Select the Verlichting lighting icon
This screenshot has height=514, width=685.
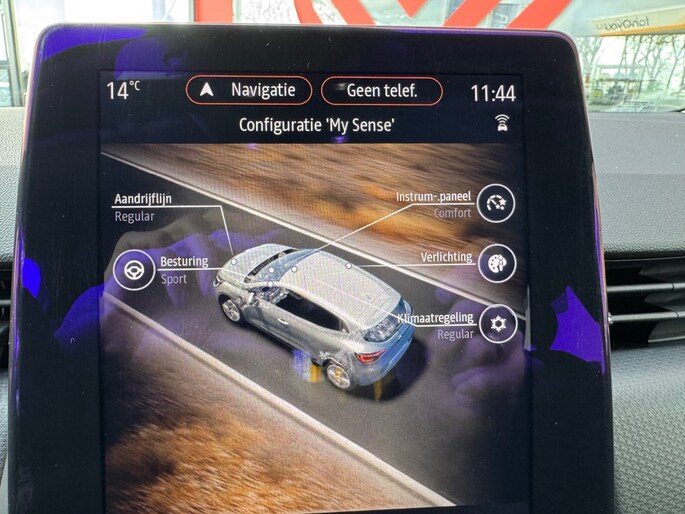pos(497,263)
